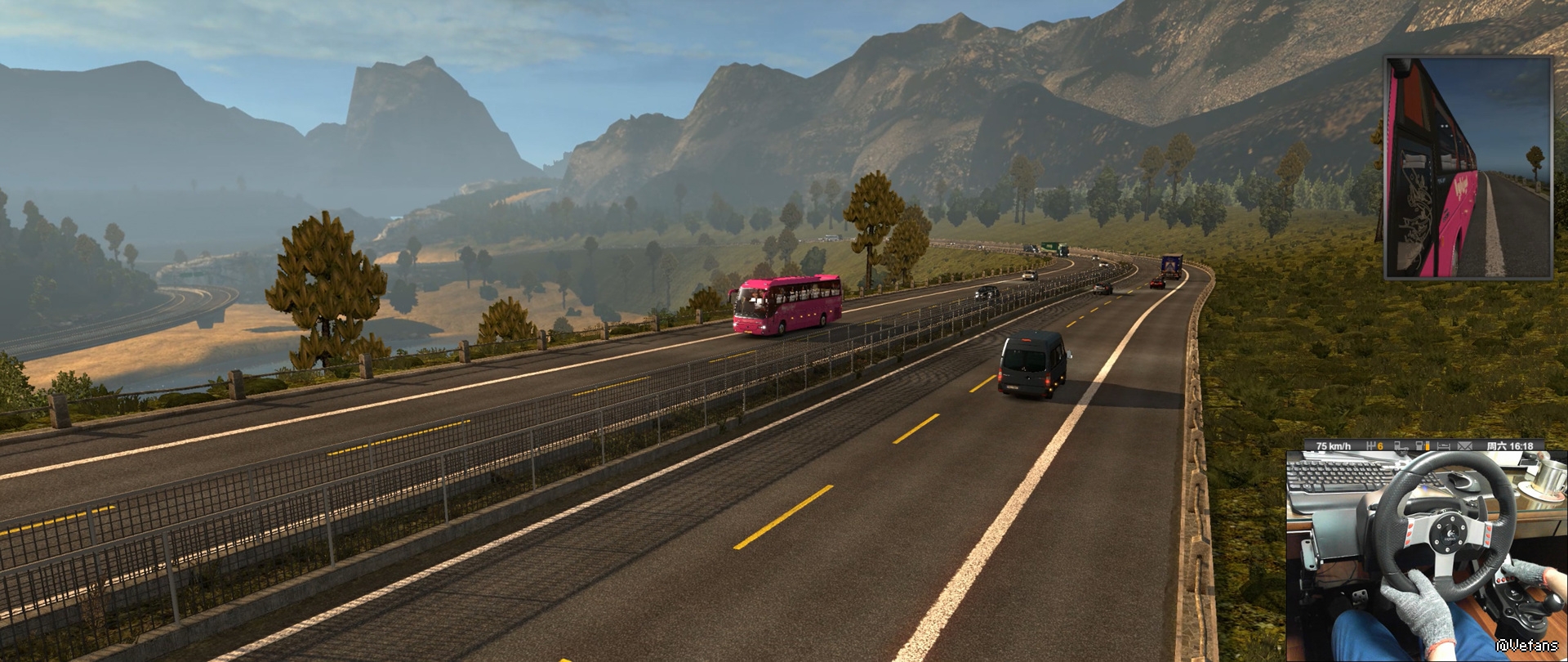The height and width of the screenshot is (662, 1568).
Task: Select the fuel pump gauge icon
Action: point(1423,446)
